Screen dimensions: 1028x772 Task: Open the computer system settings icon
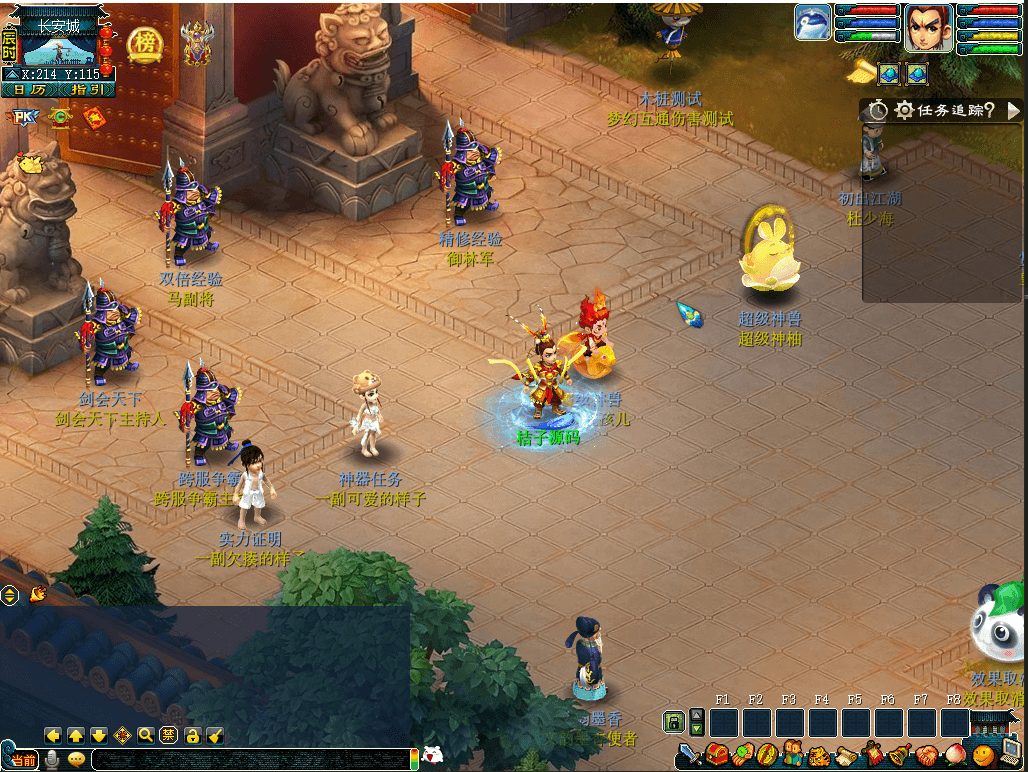click(1010, 754)
